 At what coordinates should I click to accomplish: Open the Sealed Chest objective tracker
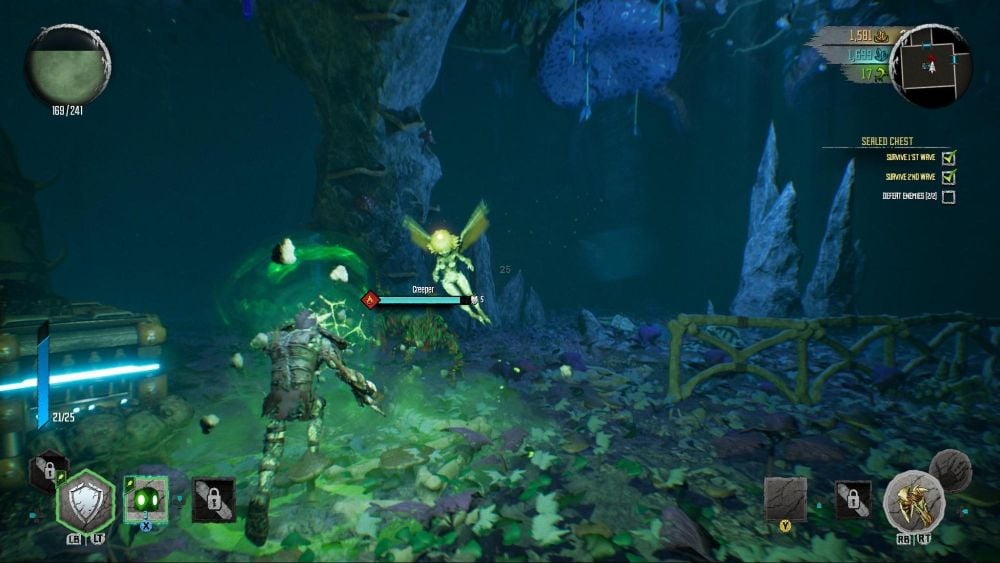887,142
